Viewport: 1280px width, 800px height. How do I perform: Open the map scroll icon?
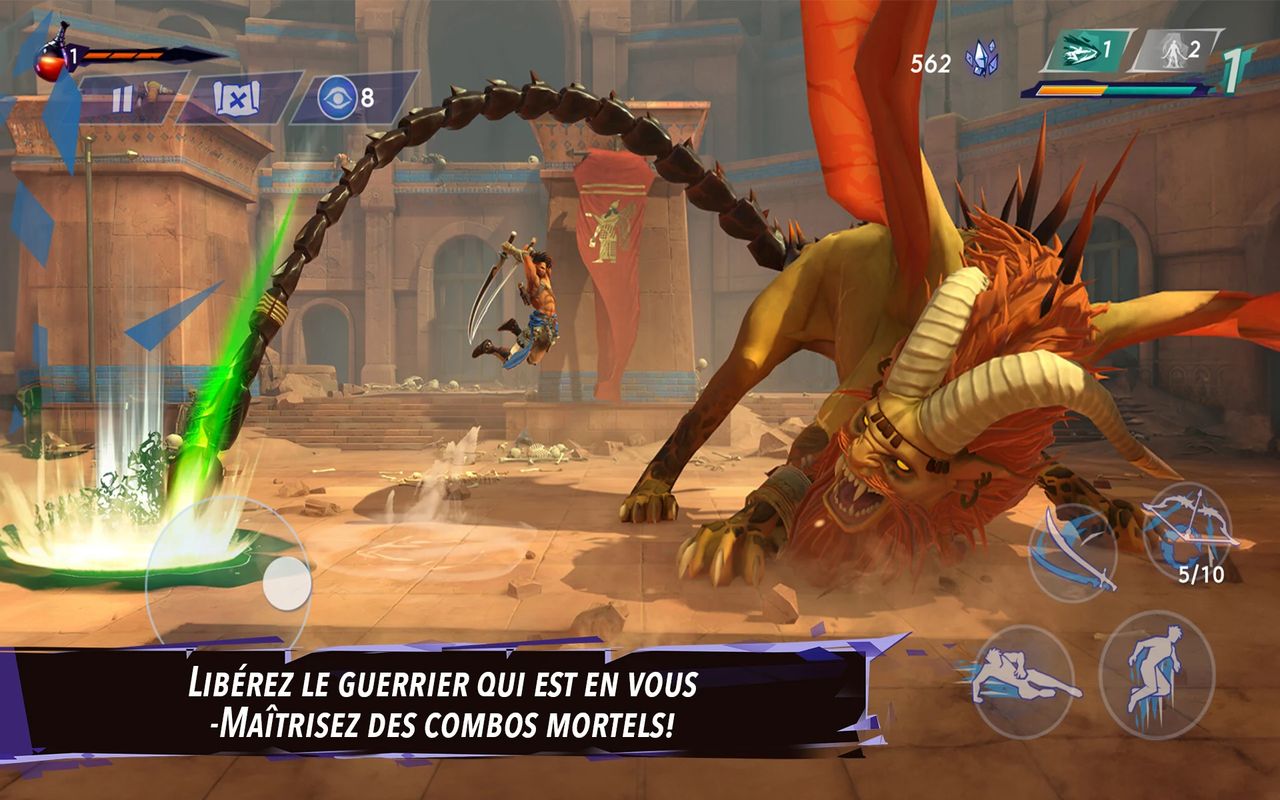pos(237,98)
